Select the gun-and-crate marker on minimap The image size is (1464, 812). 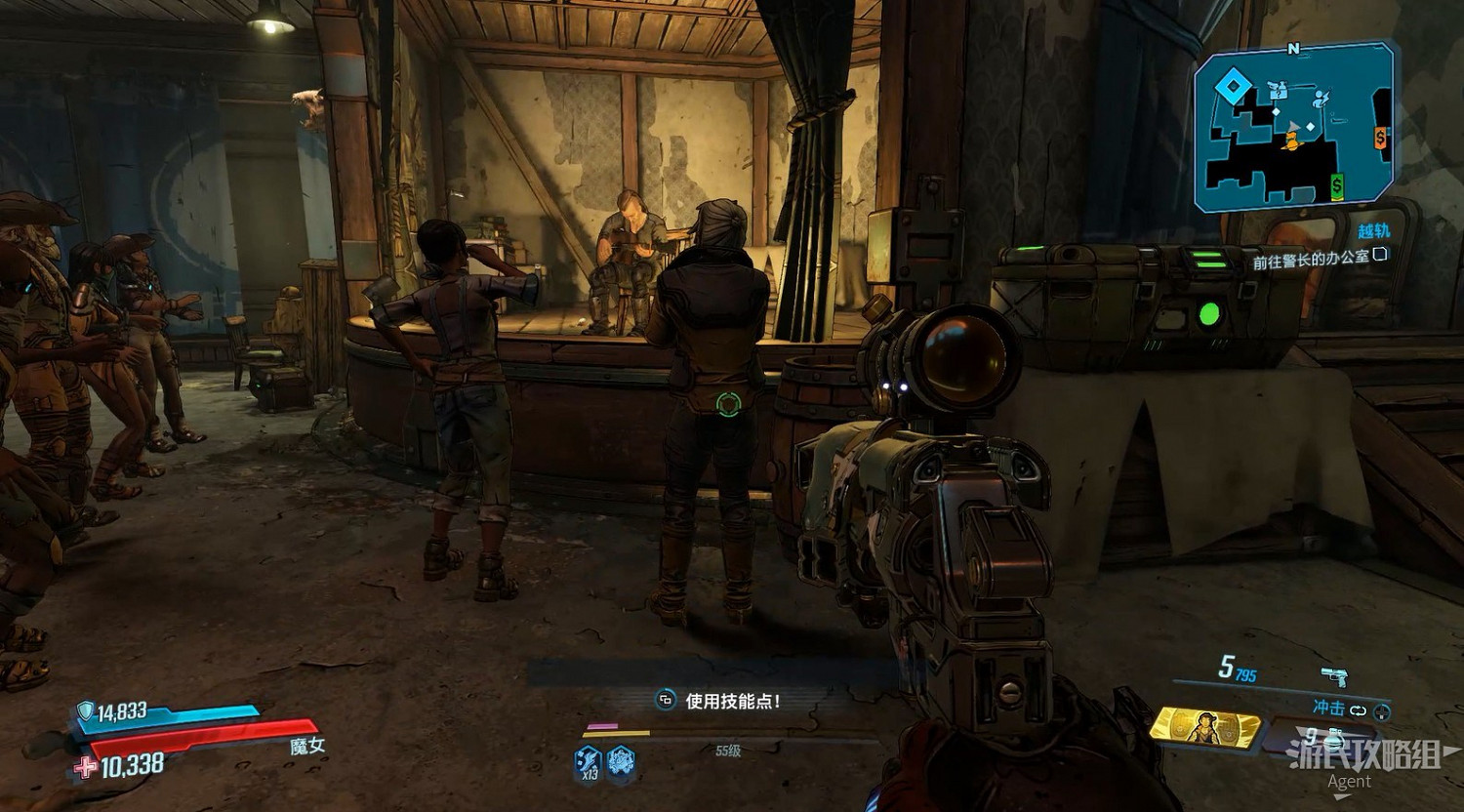coord(1277,91)
